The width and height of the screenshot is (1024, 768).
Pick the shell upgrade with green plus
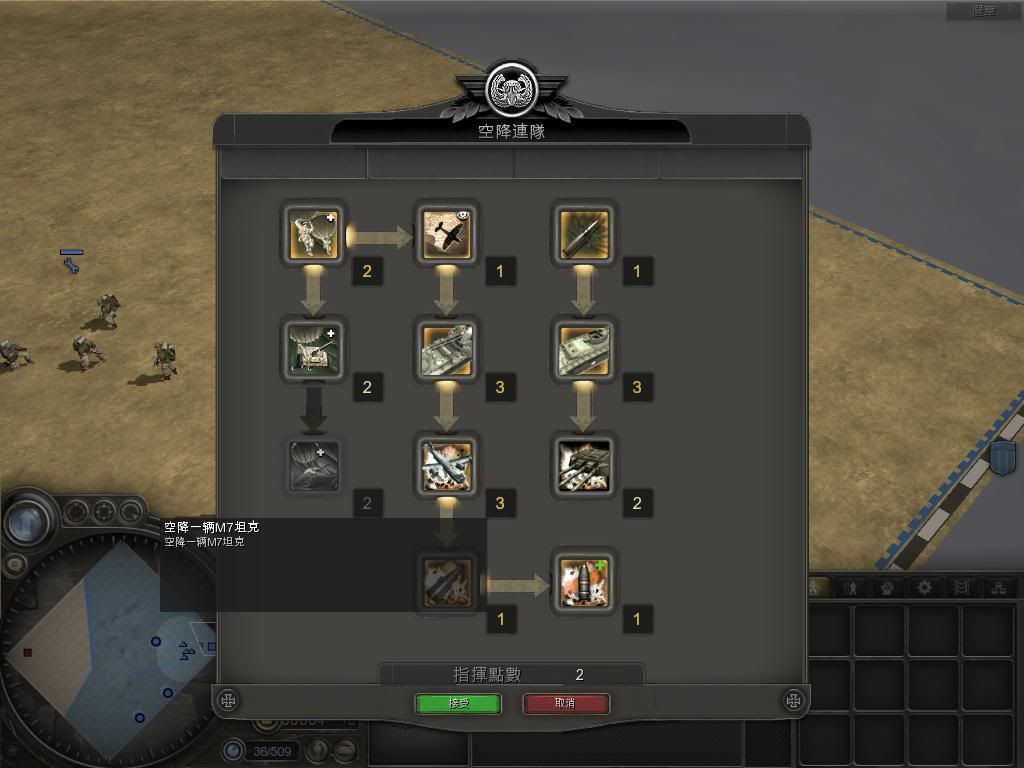coord(584,582)
